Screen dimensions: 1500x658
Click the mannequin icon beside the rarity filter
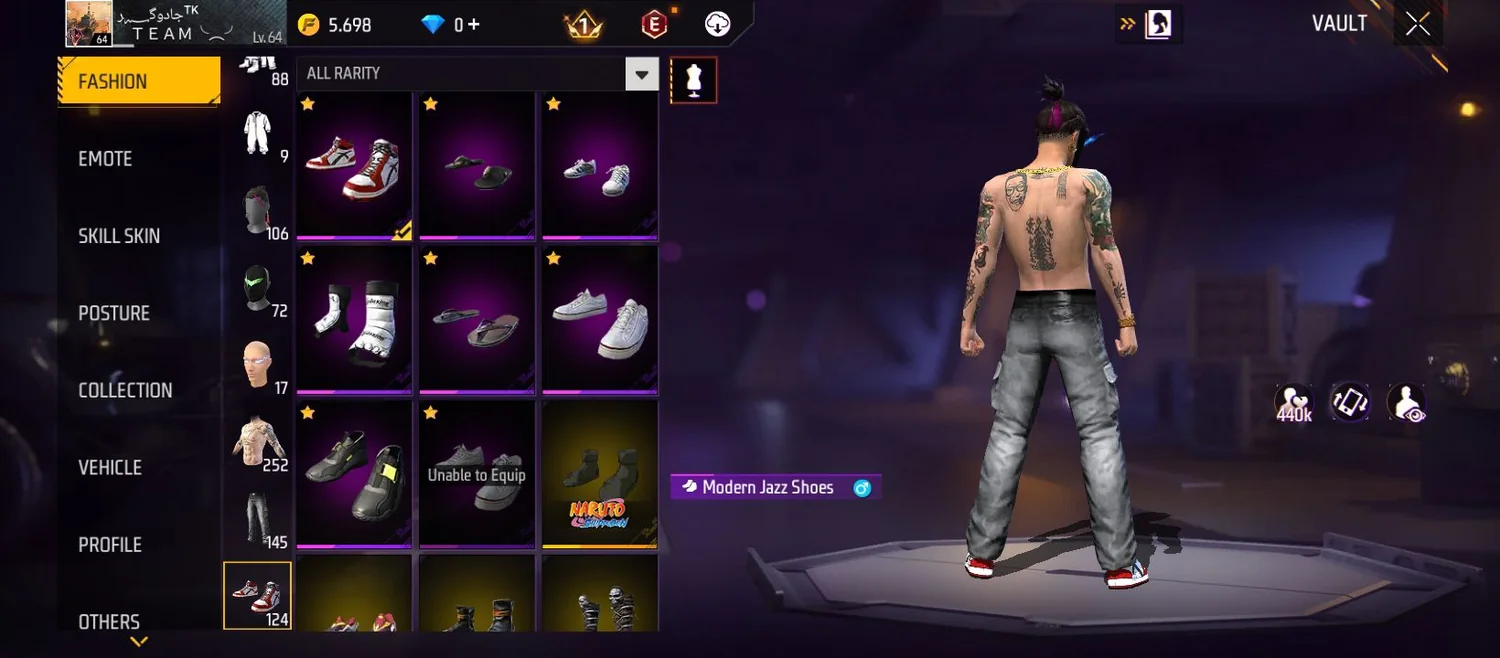(693, 80)
